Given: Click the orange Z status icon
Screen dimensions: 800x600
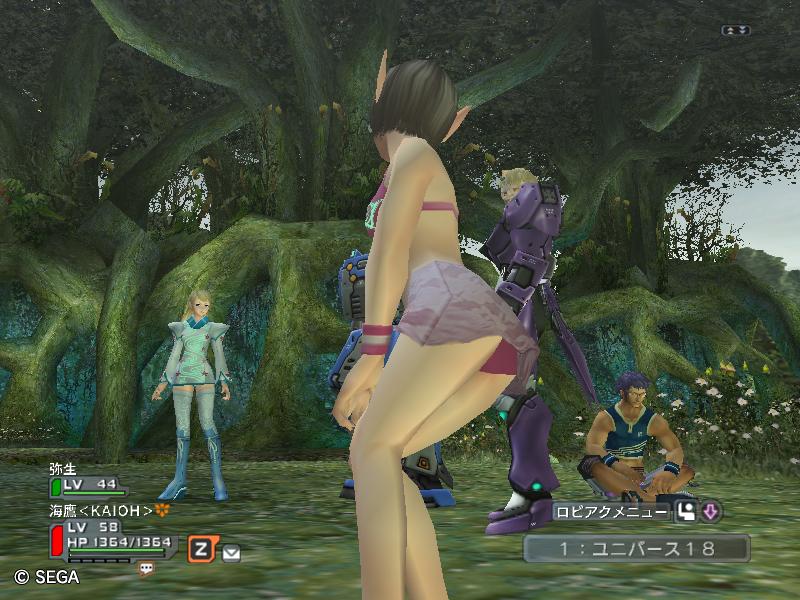Looking at the screenshot, I should tap(202, 547).
